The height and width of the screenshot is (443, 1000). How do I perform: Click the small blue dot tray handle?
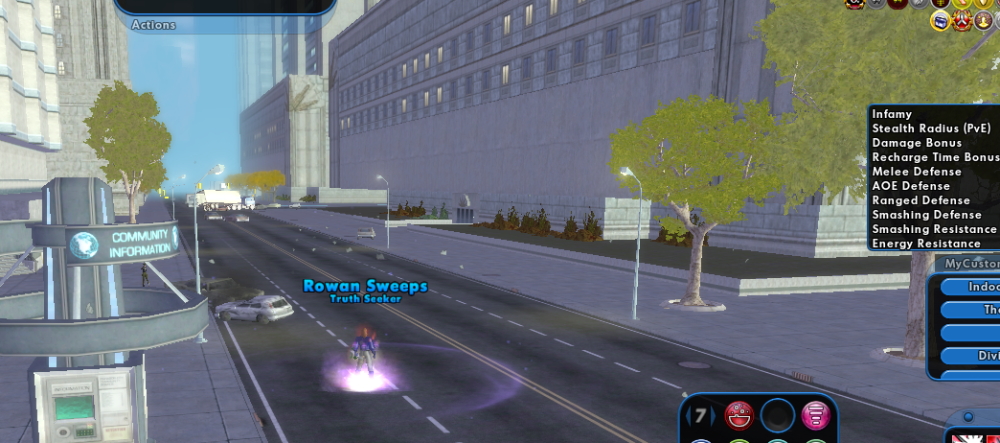pyautogui.click(x=968, y=416)
